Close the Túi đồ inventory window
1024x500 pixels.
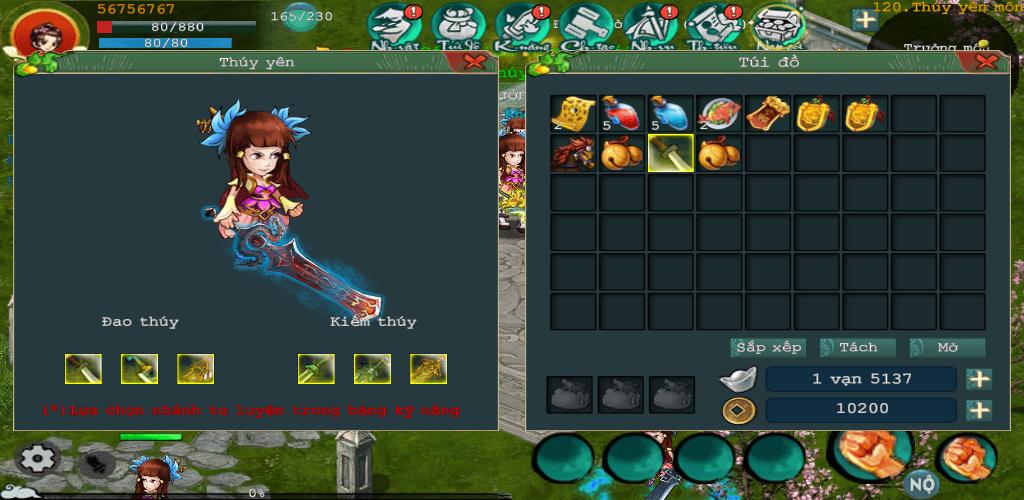988,61
